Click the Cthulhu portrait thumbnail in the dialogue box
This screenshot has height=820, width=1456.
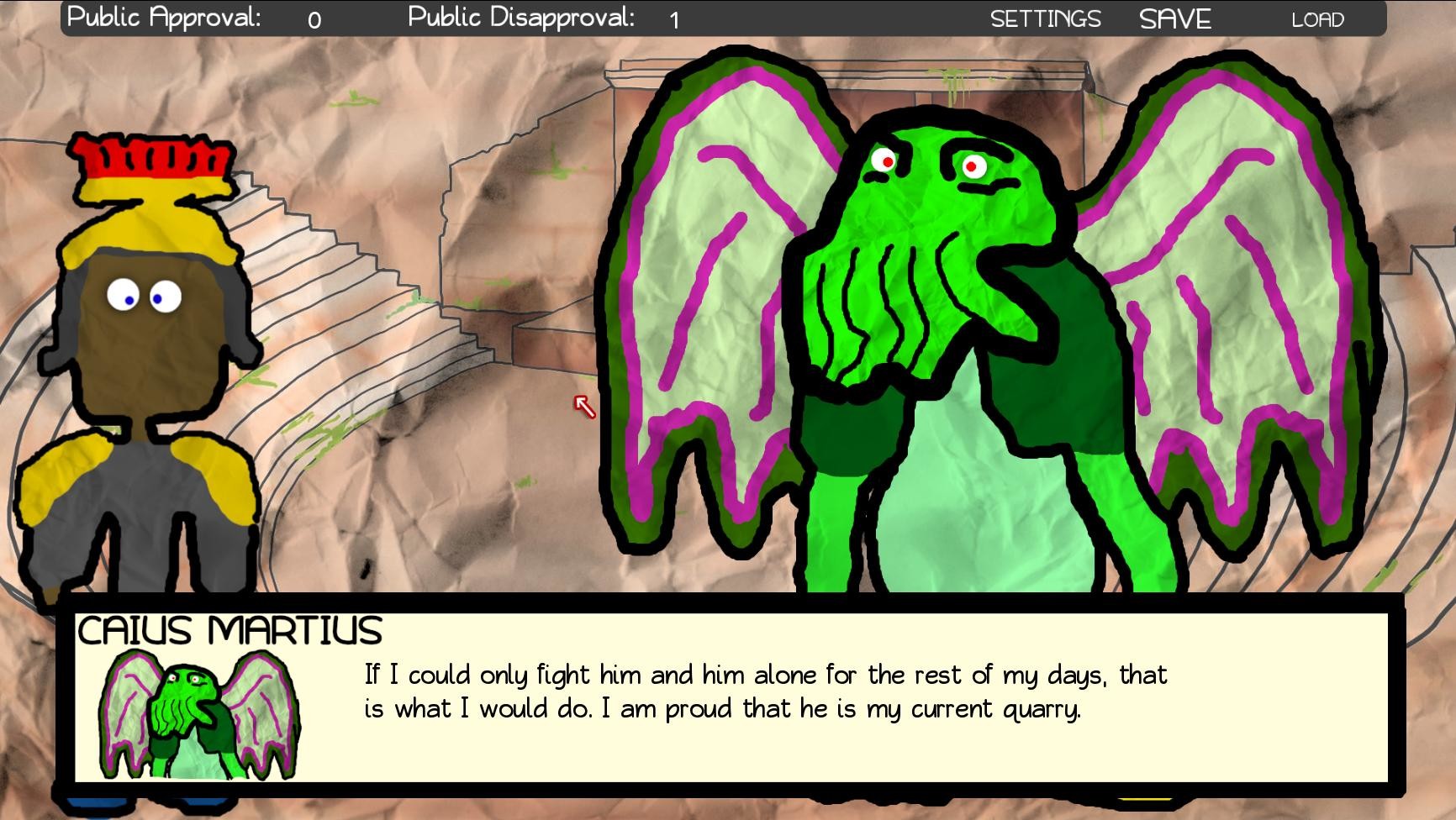point(199,718)
